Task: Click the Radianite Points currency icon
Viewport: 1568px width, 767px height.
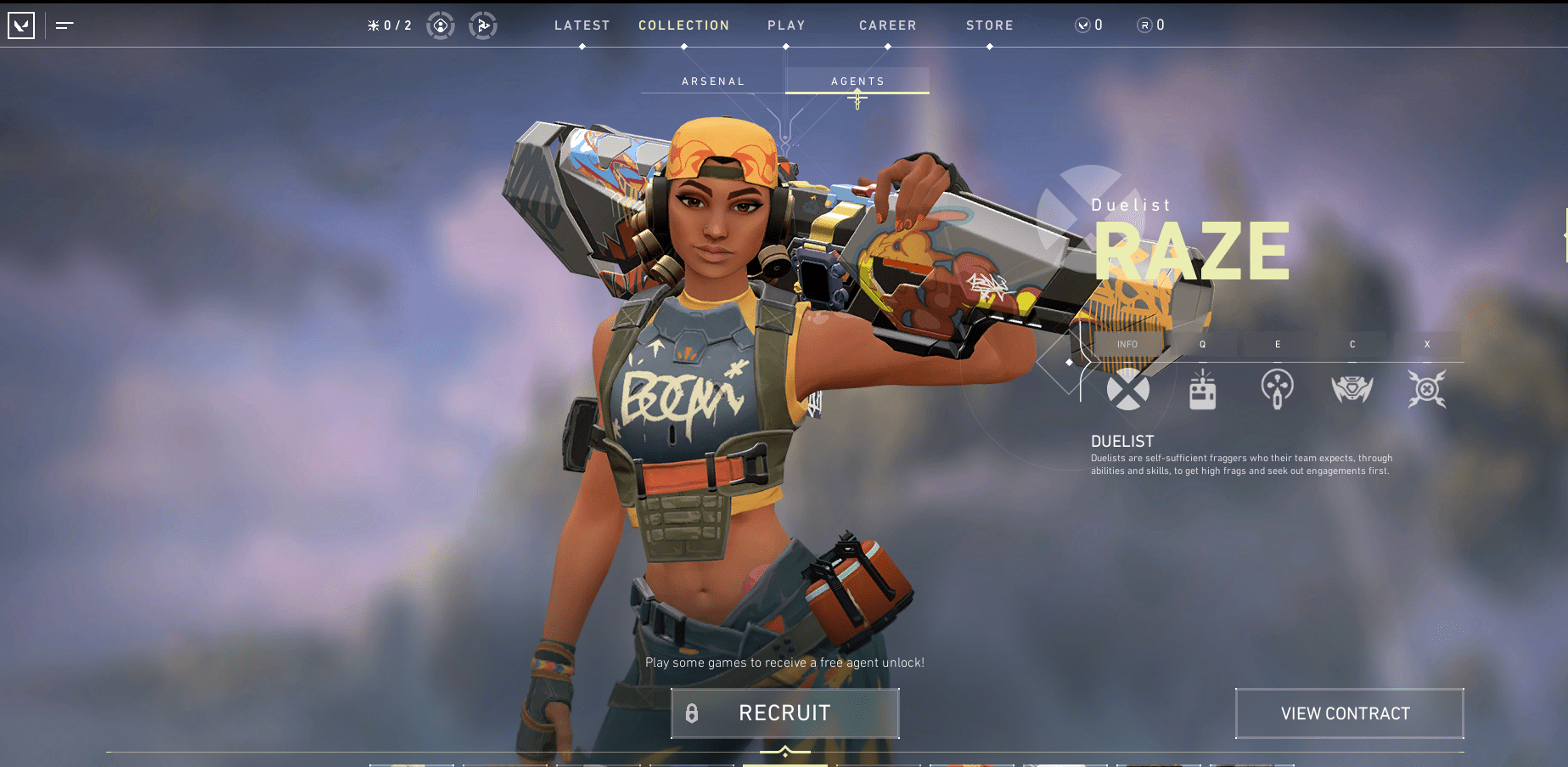Action: [1144, 25]
